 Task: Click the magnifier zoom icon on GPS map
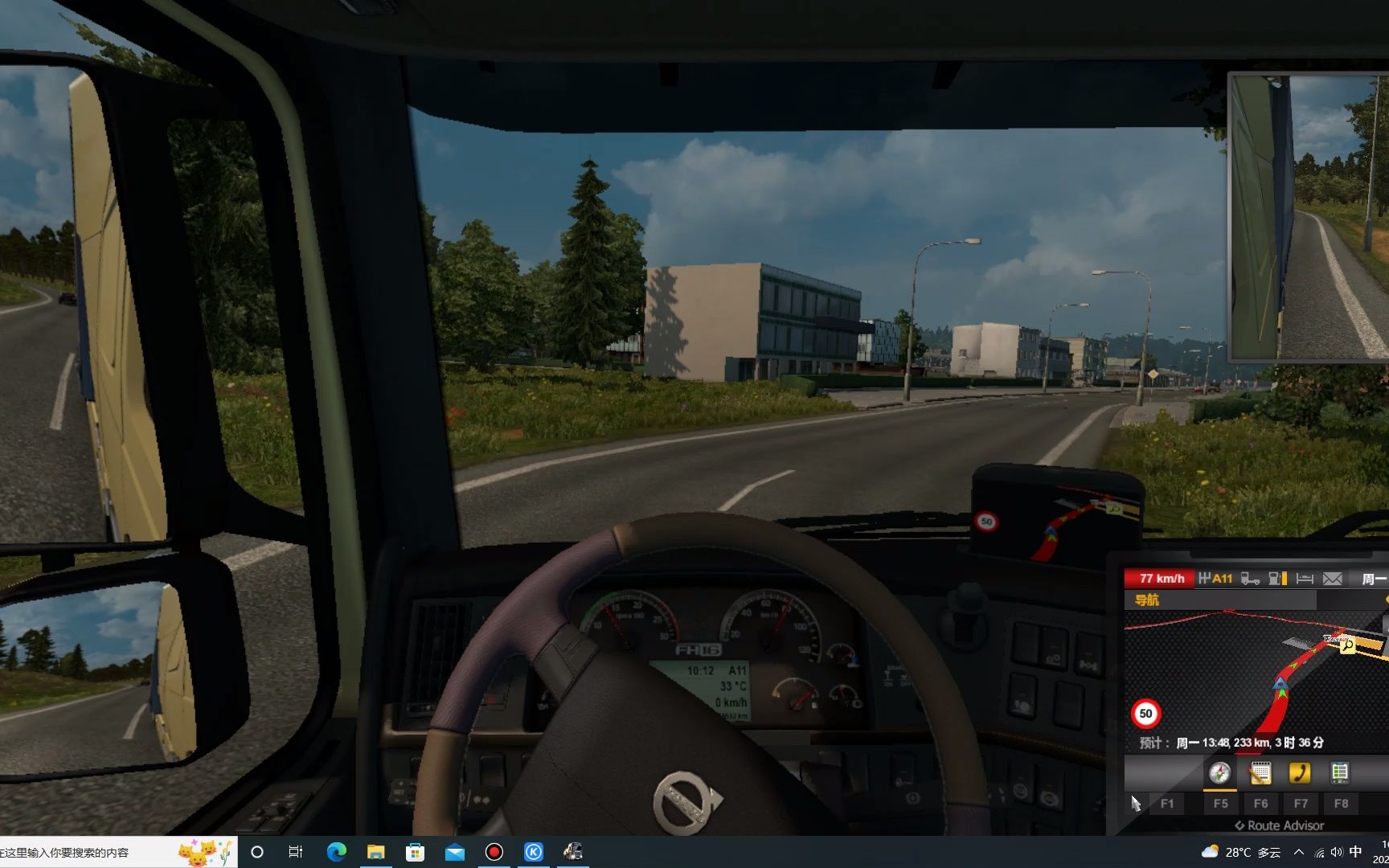(x=1348, y=645)
